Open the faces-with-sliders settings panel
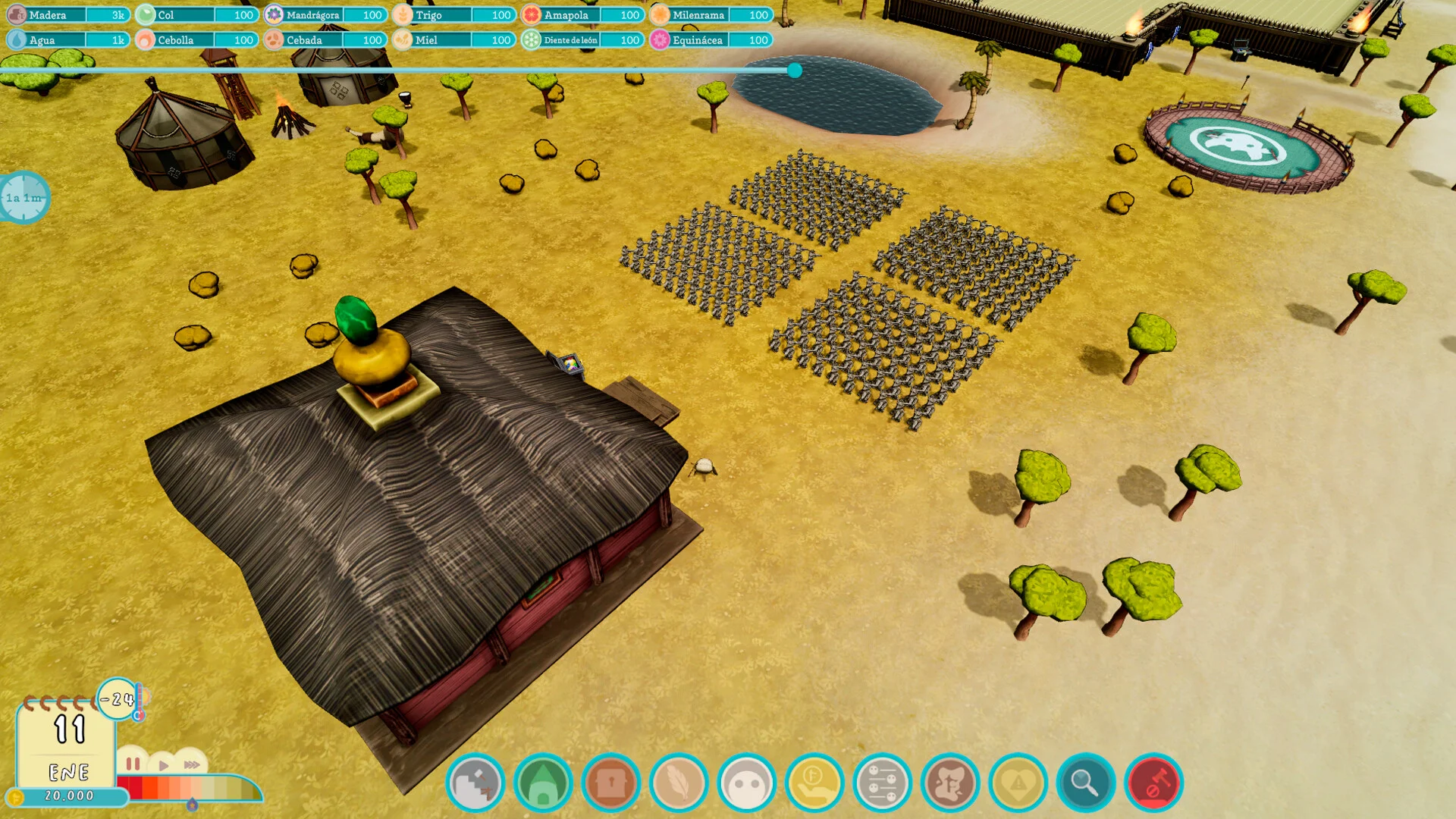1456x819 pixels. pos(882,783)
